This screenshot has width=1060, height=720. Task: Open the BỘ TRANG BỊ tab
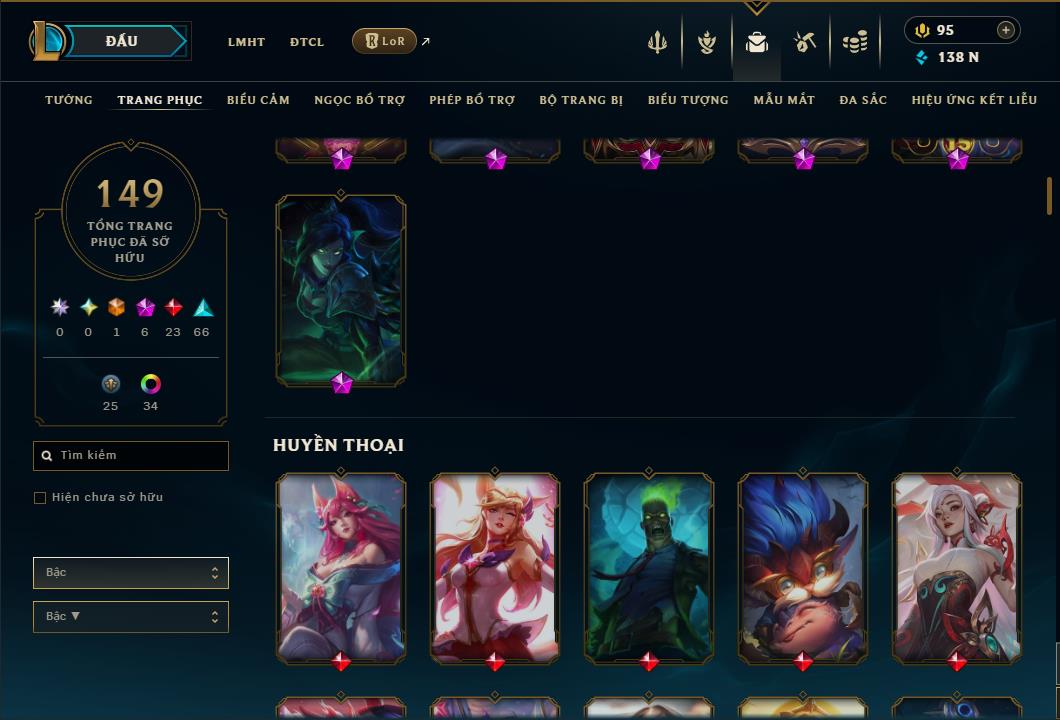click(x=581, y=100)
